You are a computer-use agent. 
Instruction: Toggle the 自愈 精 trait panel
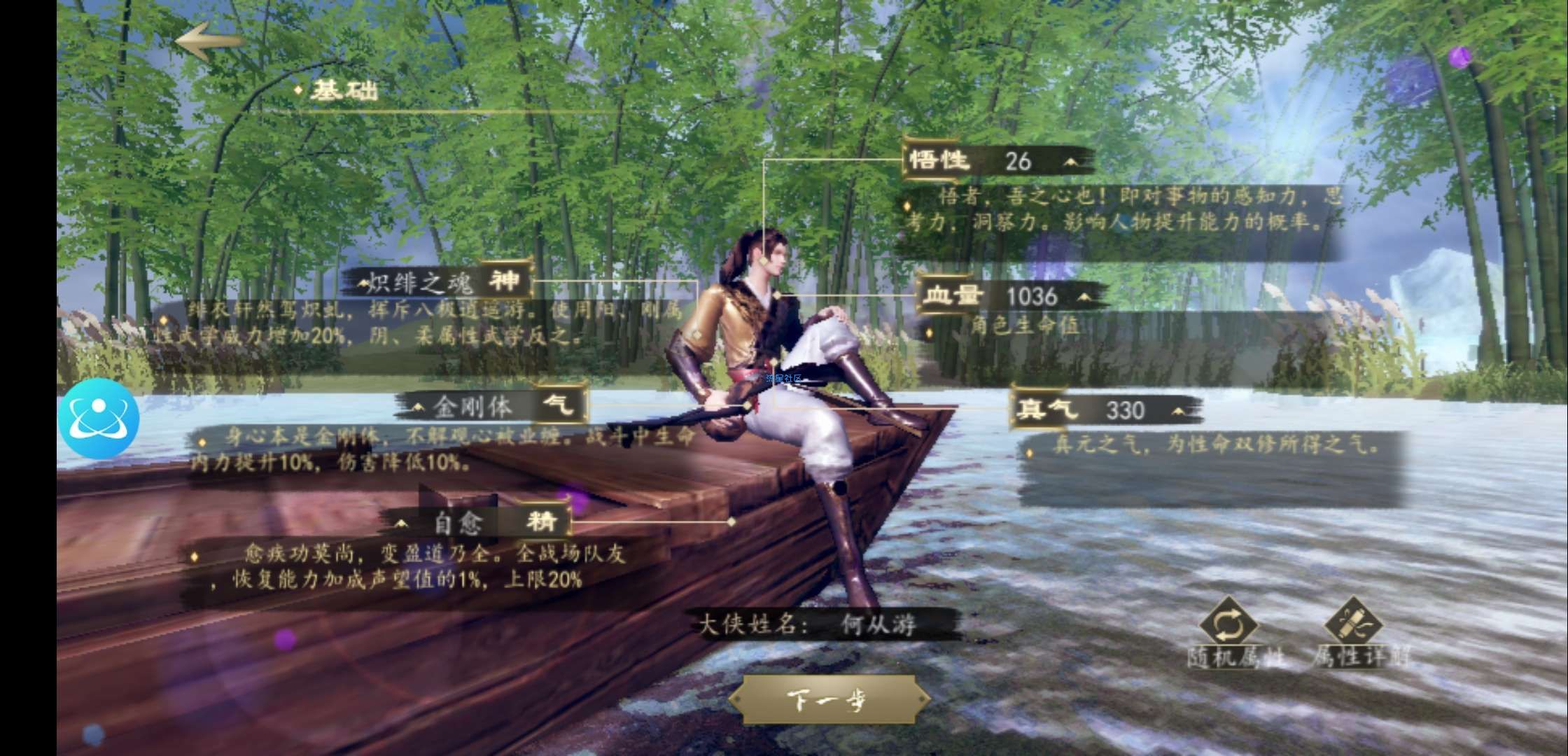click(402, 522)
